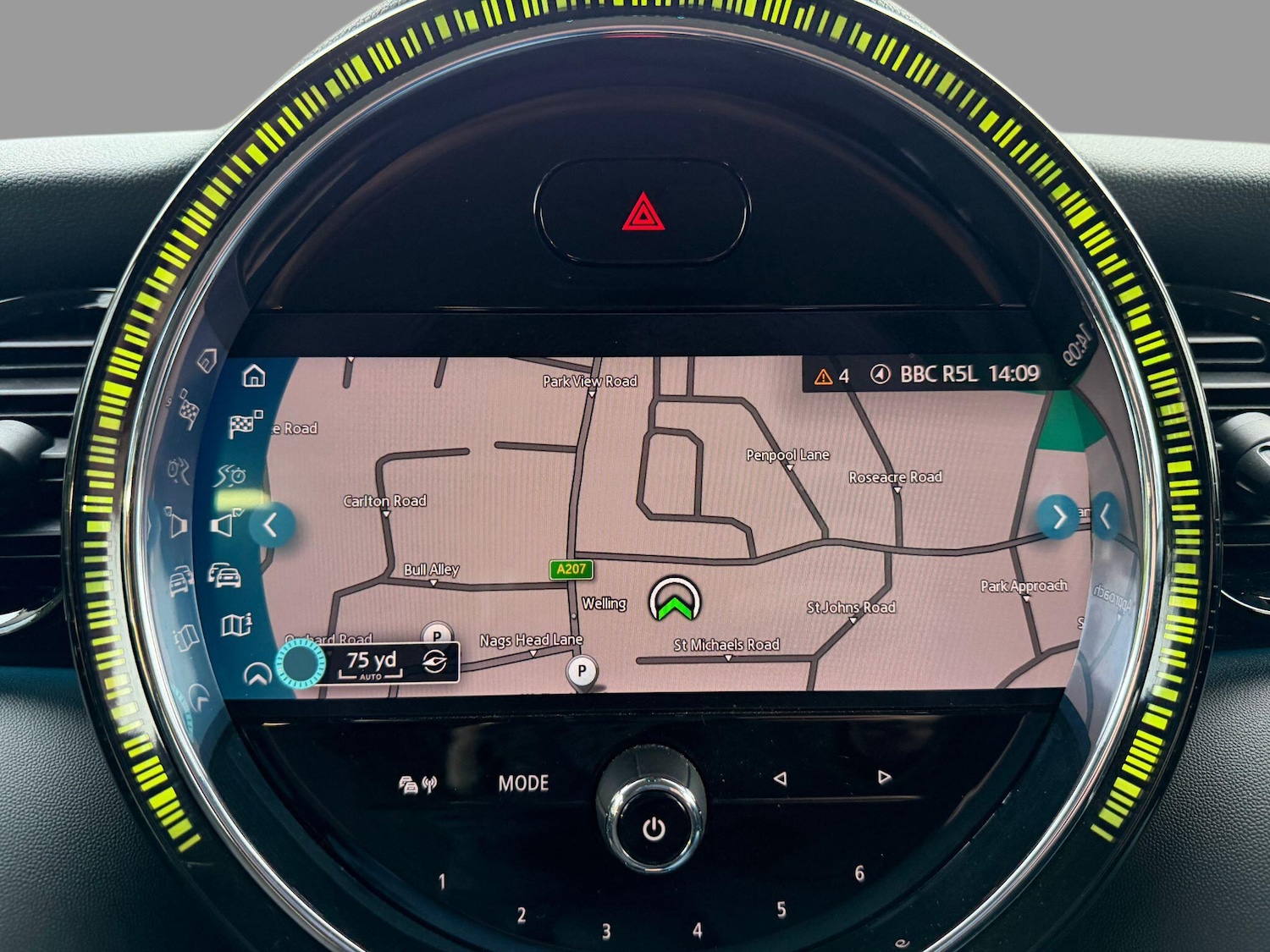Choose preset button 1
1270x952 pixels.
pos(442,882)
